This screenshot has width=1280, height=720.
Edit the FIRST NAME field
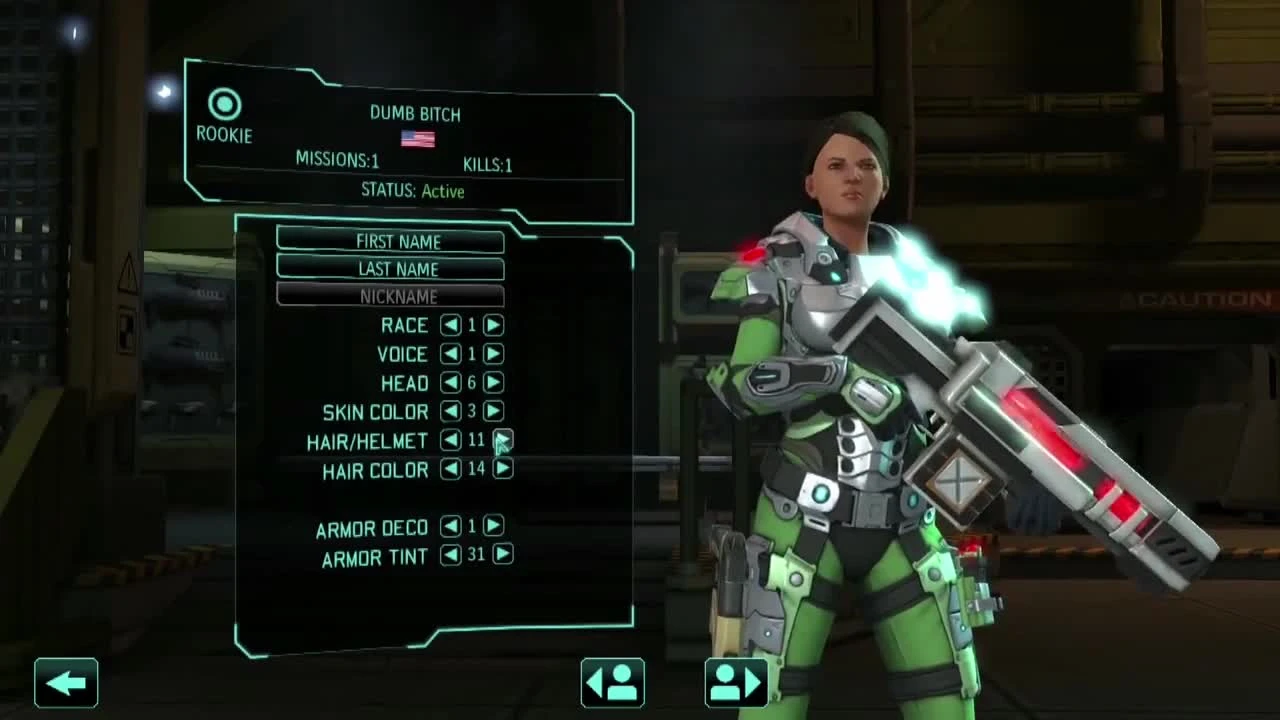click(x=392, y=241)
